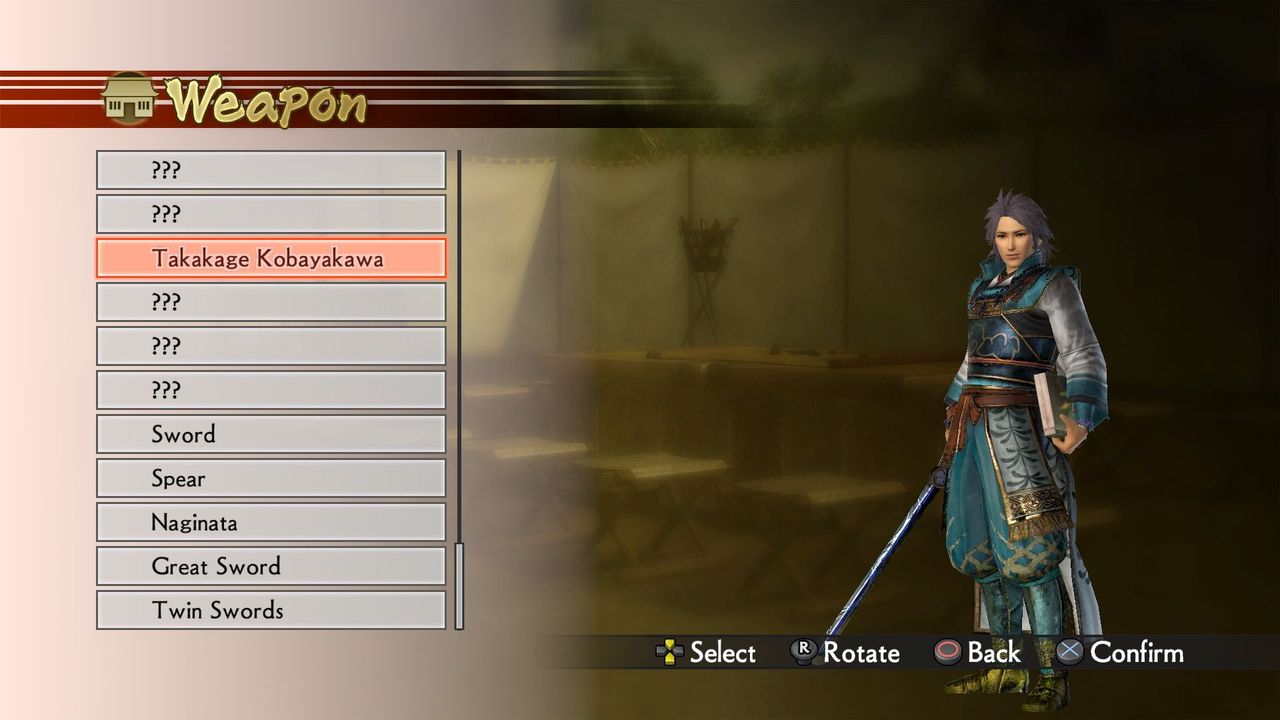Choose Sword from the weapon list
This screenshot has height=720, width=1280.
click(x=270, y=434)
